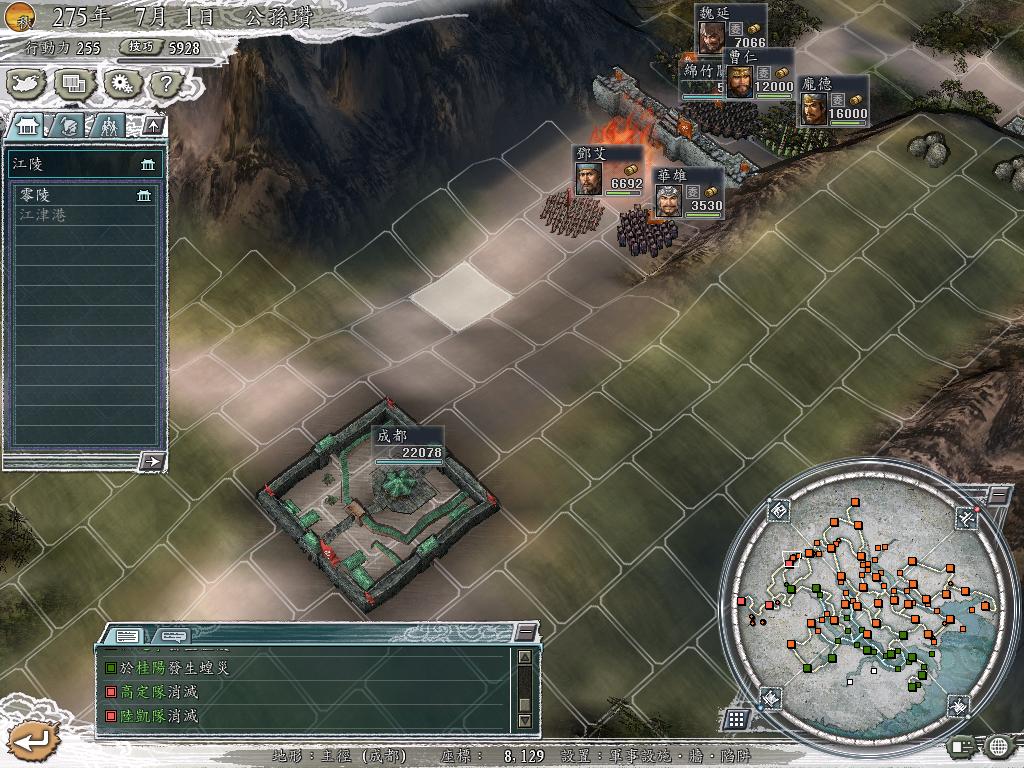Select 華雄's unit portrait

(x=667, y=200)
